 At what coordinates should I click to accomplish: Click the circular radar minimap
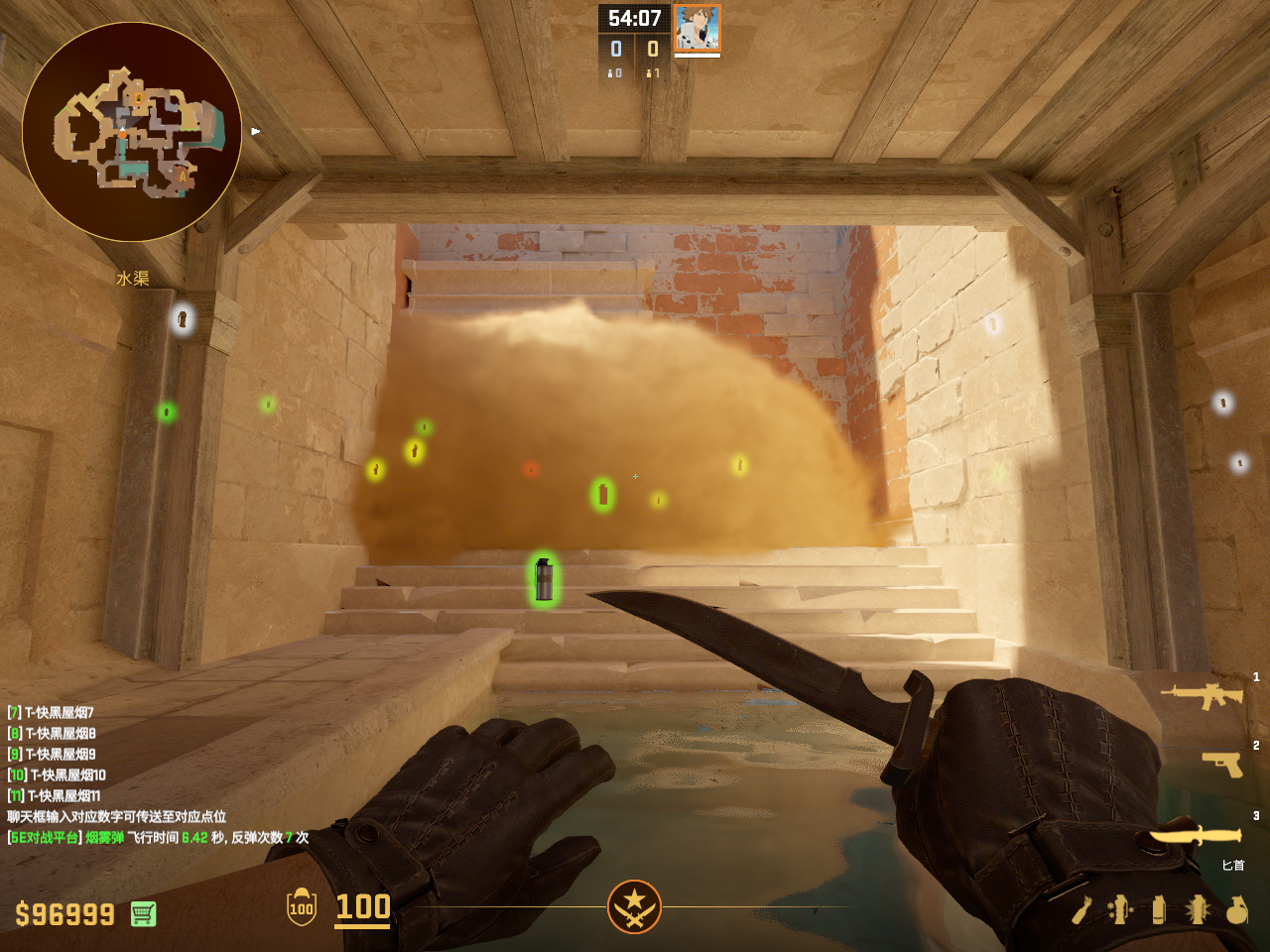132,132
